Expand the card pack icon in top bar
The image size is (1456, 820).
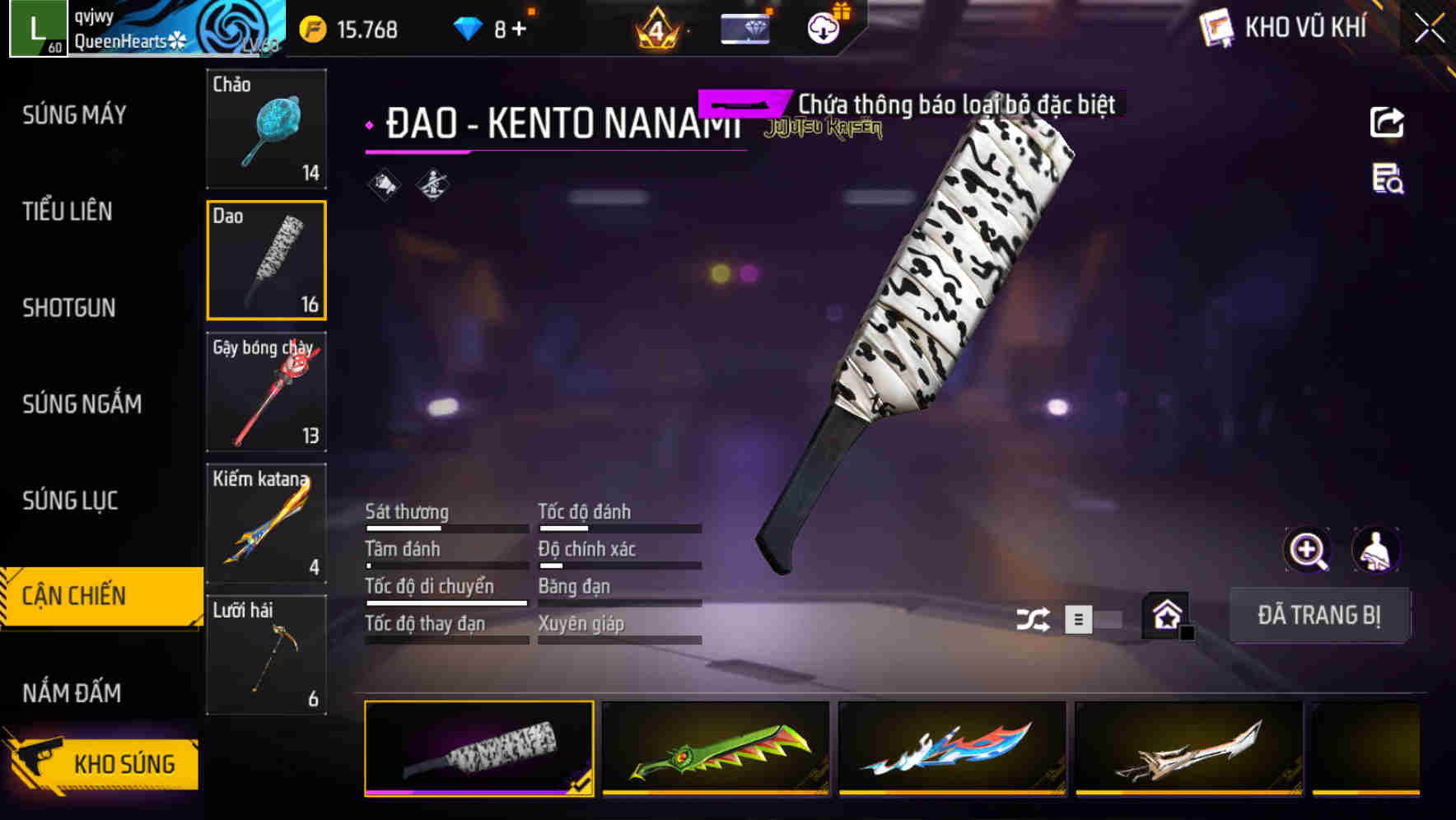click(x=745, y=27)
